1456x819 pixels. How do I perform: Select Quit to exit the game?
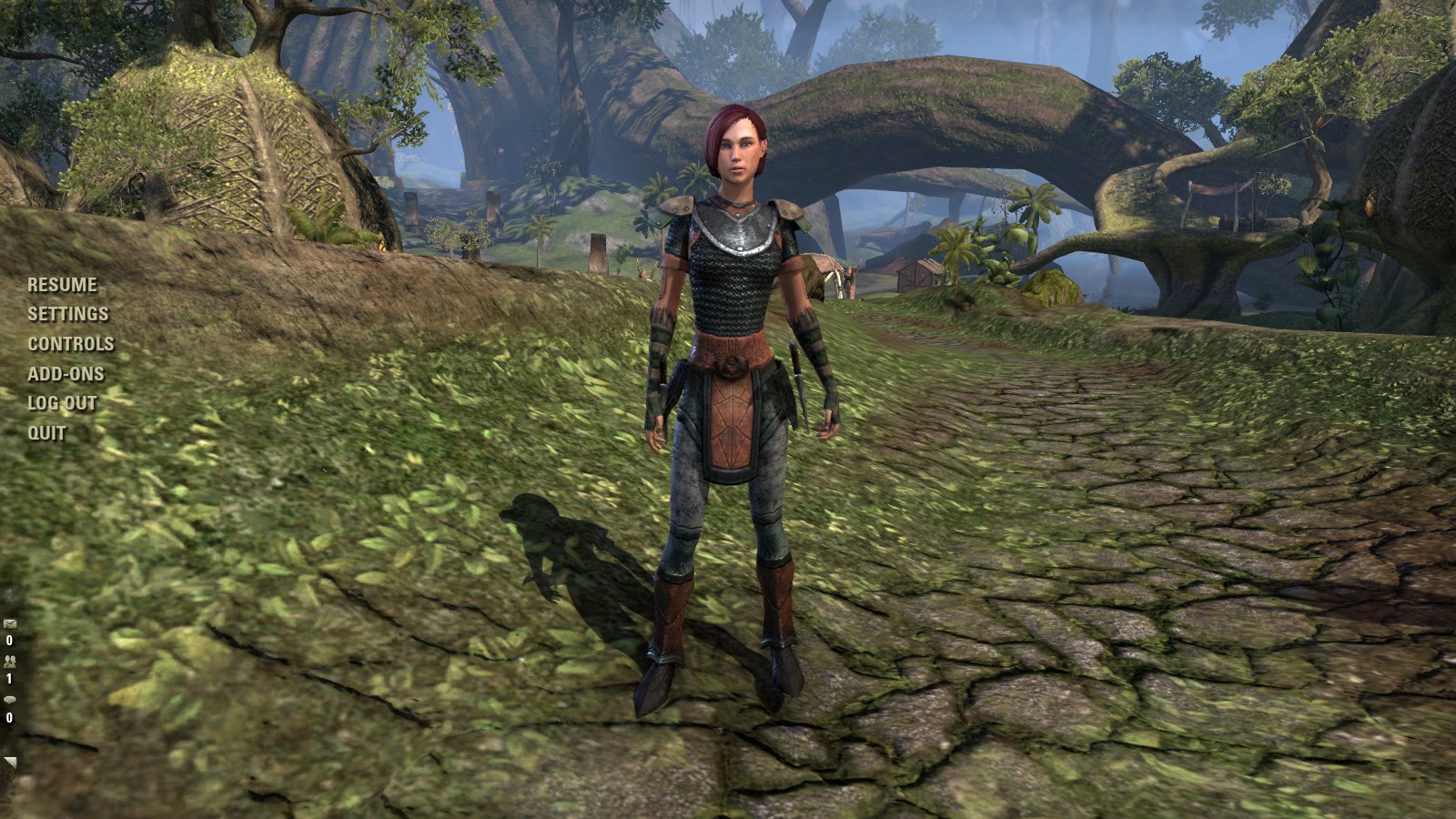click(x=45, y=433)
